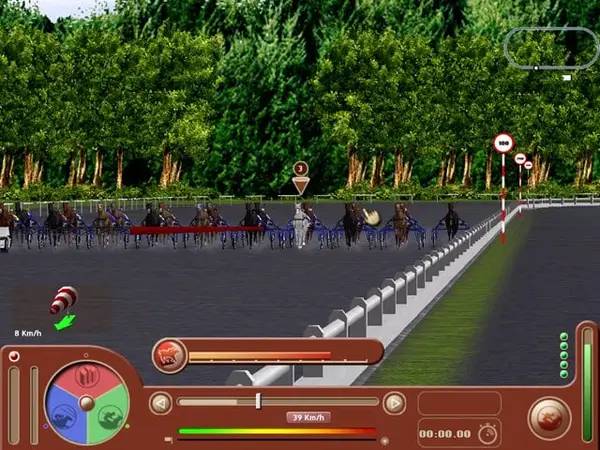The width and height of the screenshot is (600, 450).
Task: Click the speed slider handle
Action: point(258,401)
